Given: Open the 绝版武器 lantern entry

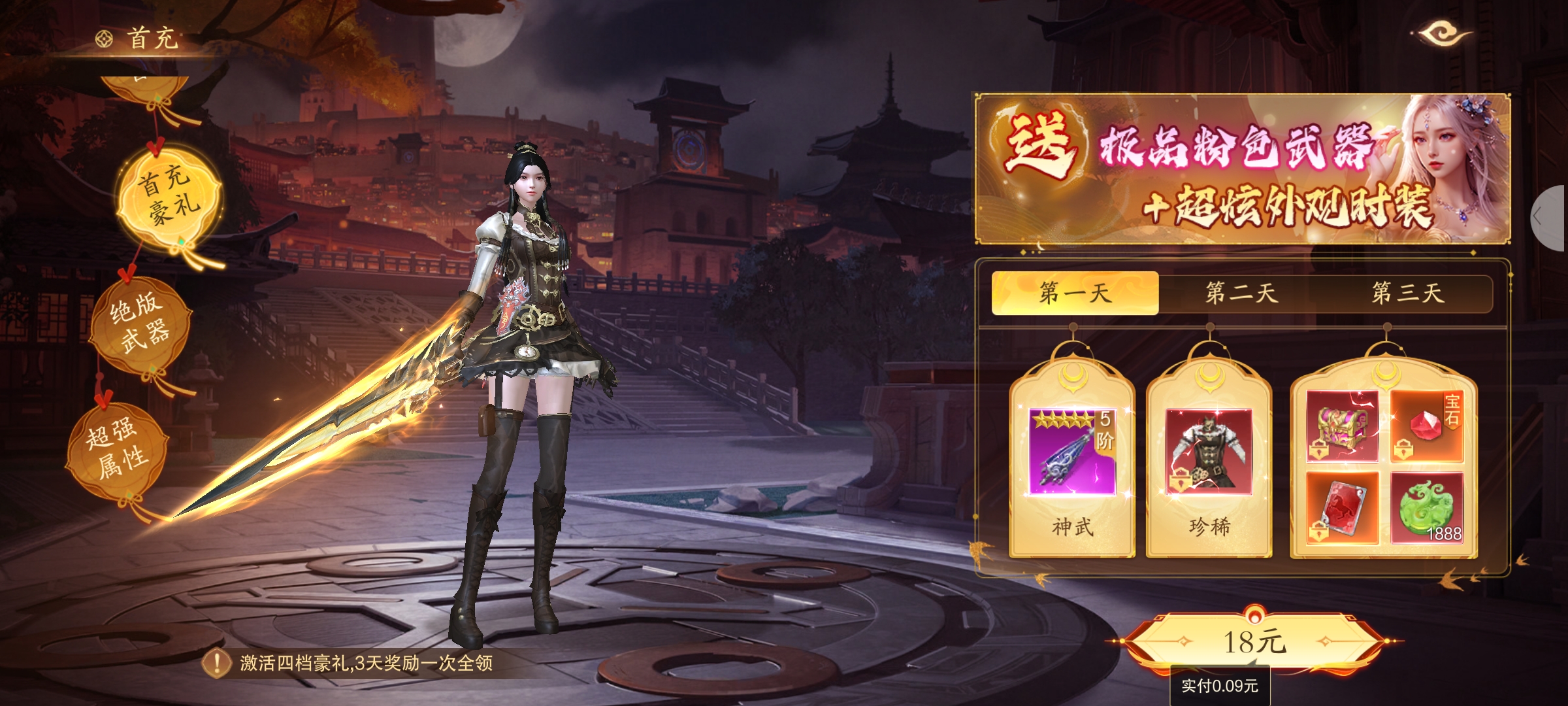Looking at the screenshot, I should click(140, 324).
